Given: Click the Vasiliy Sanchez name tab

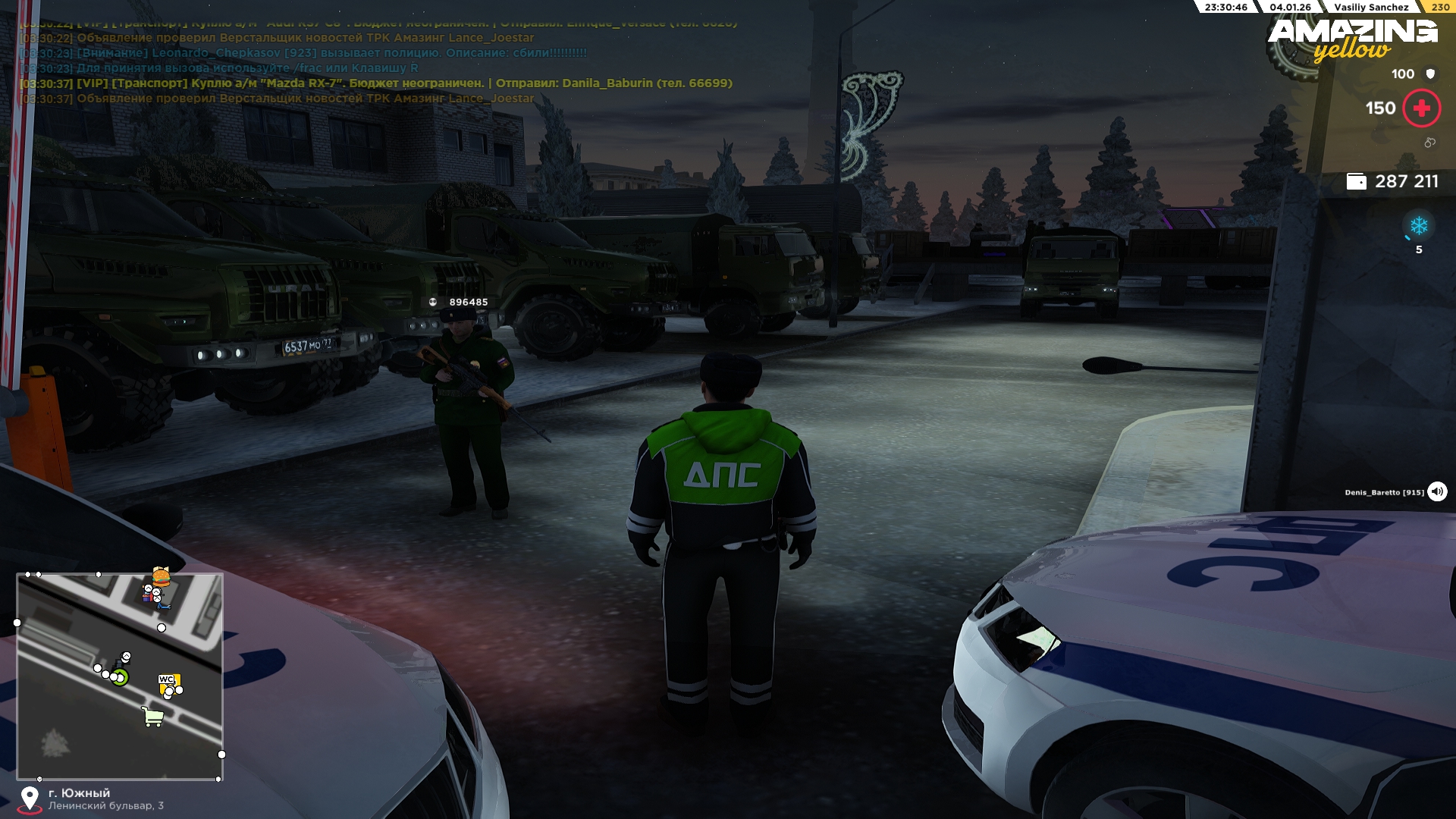Looking at the screenshot, I should click(x=1371, y=8).
